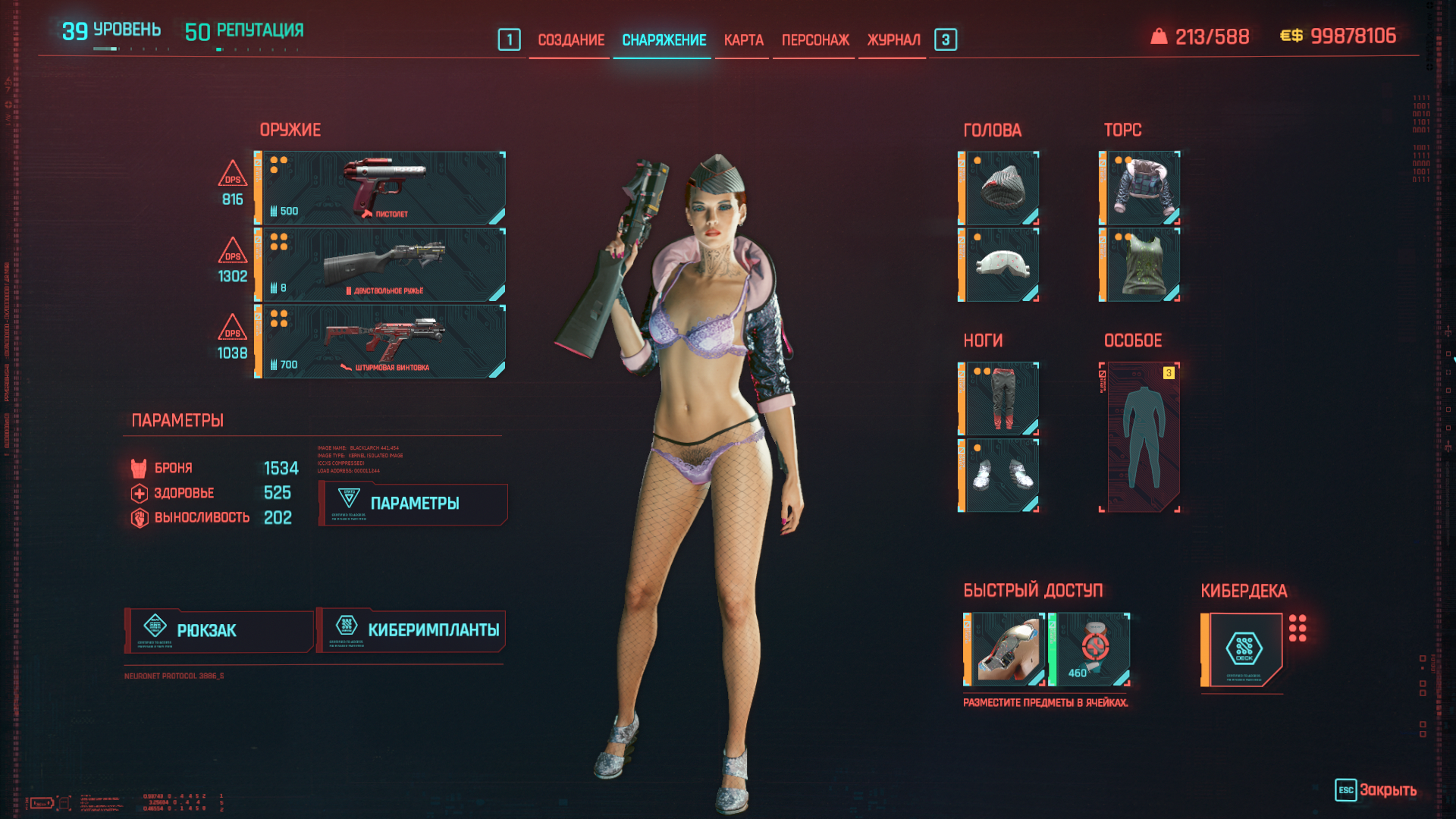Open the special outfit bodysuit slot
1456x819 pixels.
pyautogui.click(x=1141, y=438)
